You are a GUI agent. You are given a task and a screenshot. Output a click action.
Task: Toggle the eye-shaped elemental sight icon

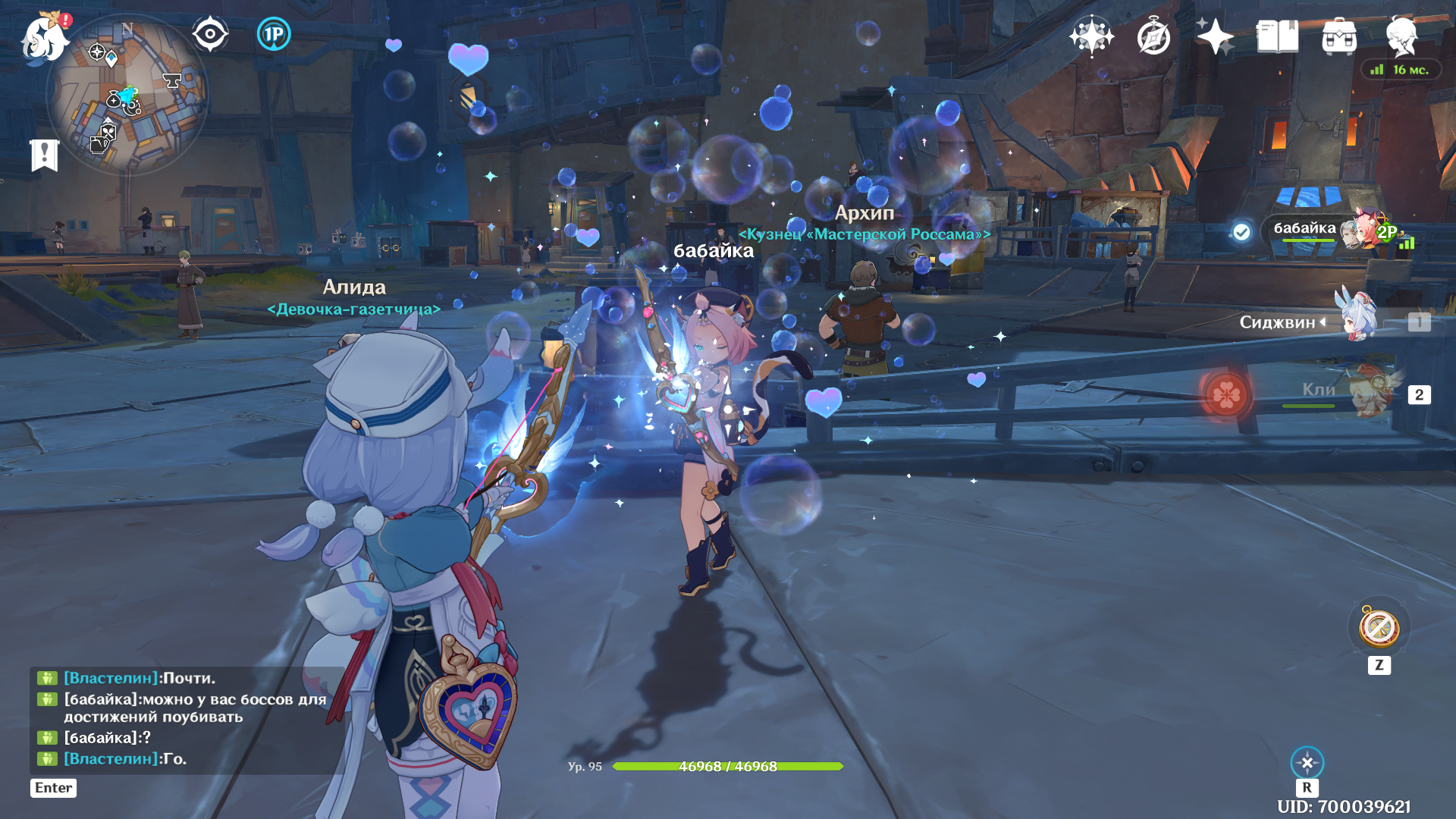(210, 34)
